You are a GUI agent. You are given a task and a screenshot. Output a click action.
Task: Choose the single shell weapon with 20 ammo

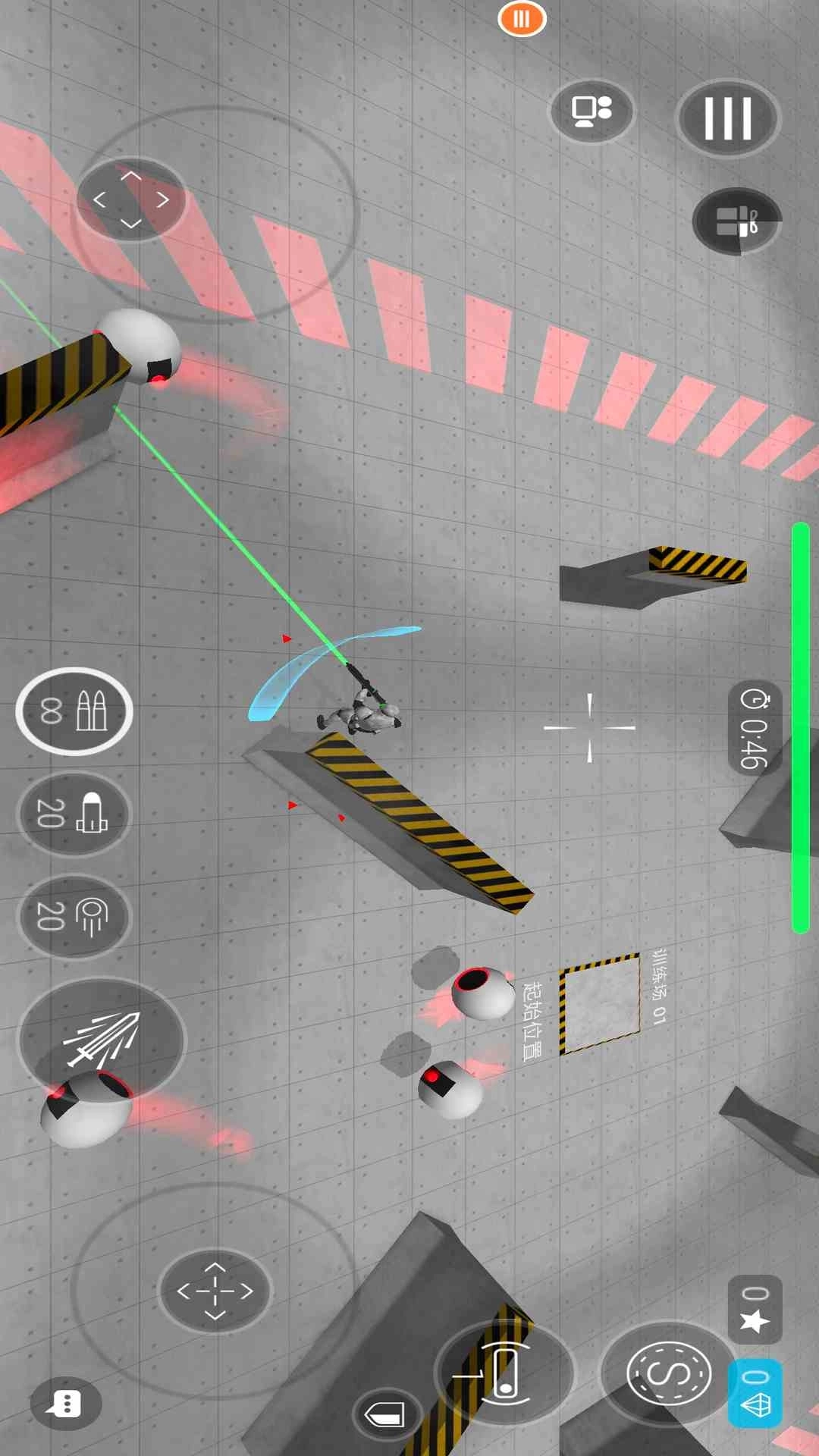point(74,814)
